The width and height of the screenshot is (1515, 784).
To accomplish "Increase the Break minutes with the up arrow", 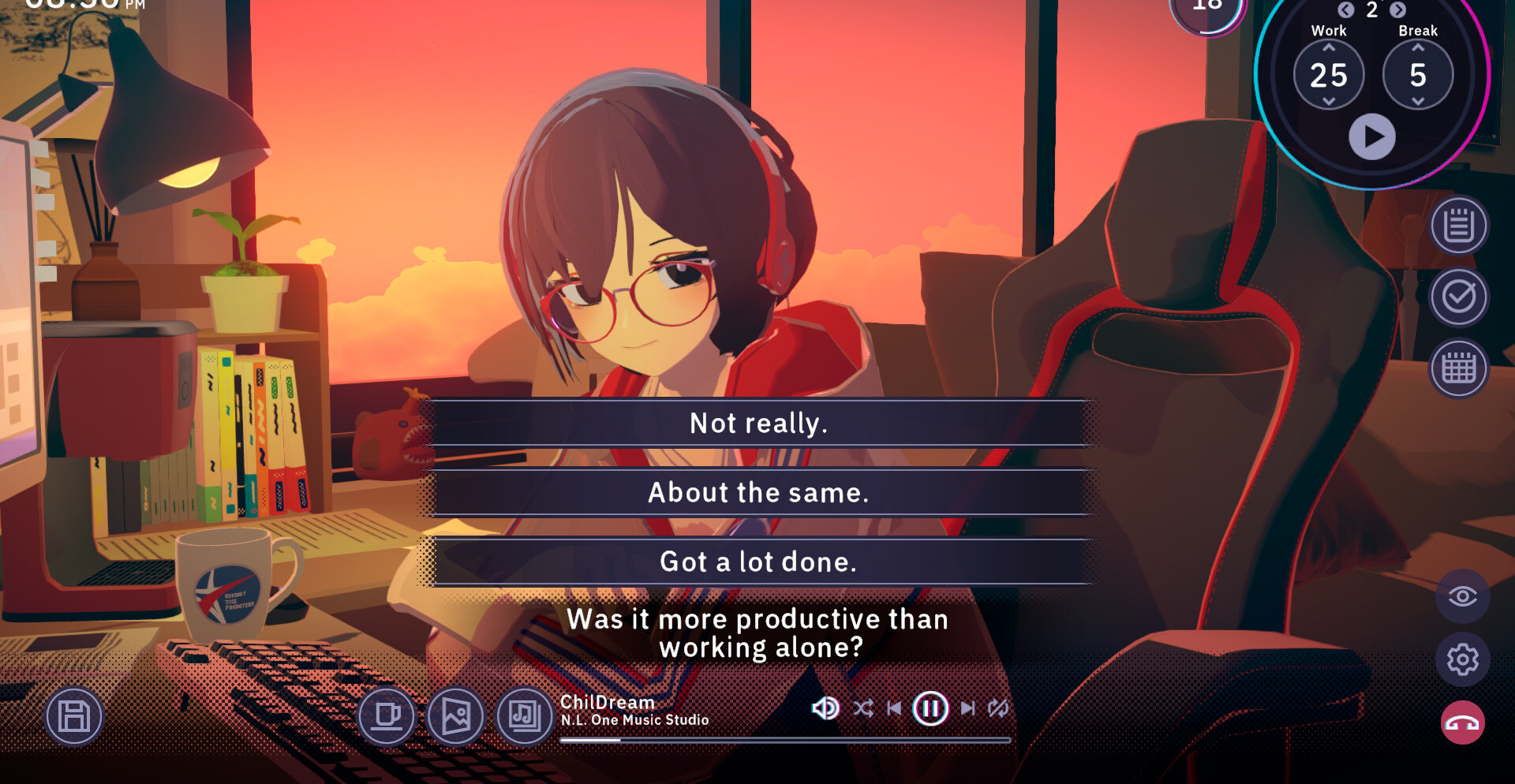I will pos(1418,48).
